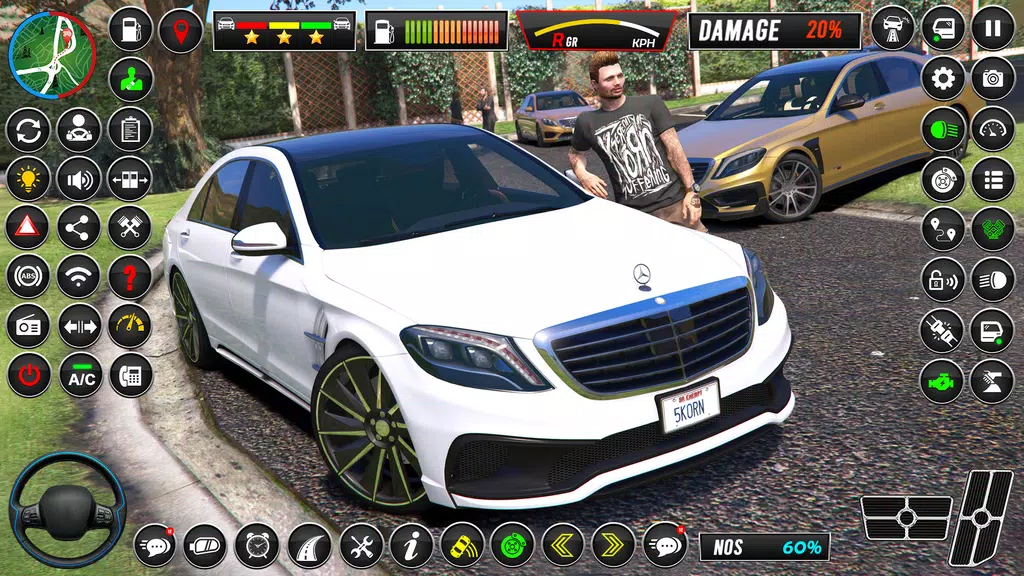Toggle the A/C button
The height and width of the screenshot is (576, 1024).
79,376
